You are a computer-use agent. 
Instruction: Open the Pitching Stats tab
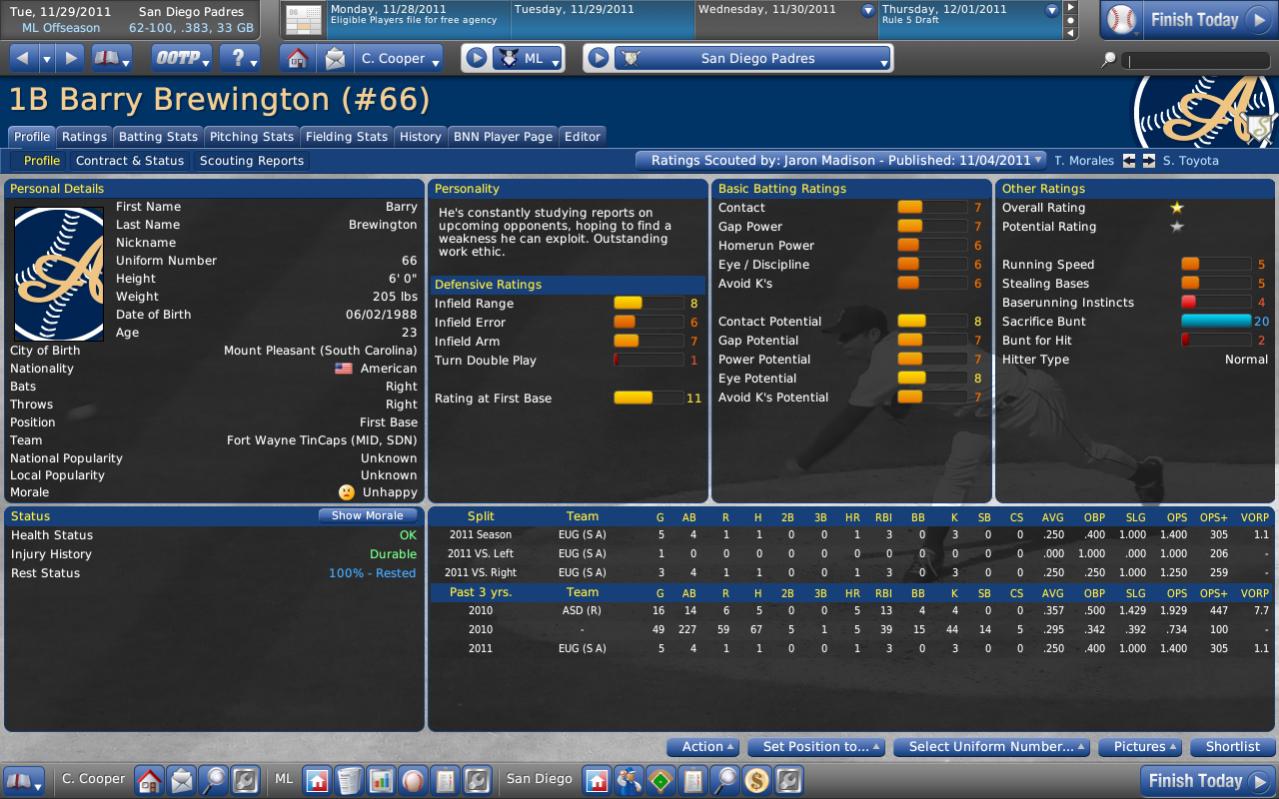click(251, 137)
